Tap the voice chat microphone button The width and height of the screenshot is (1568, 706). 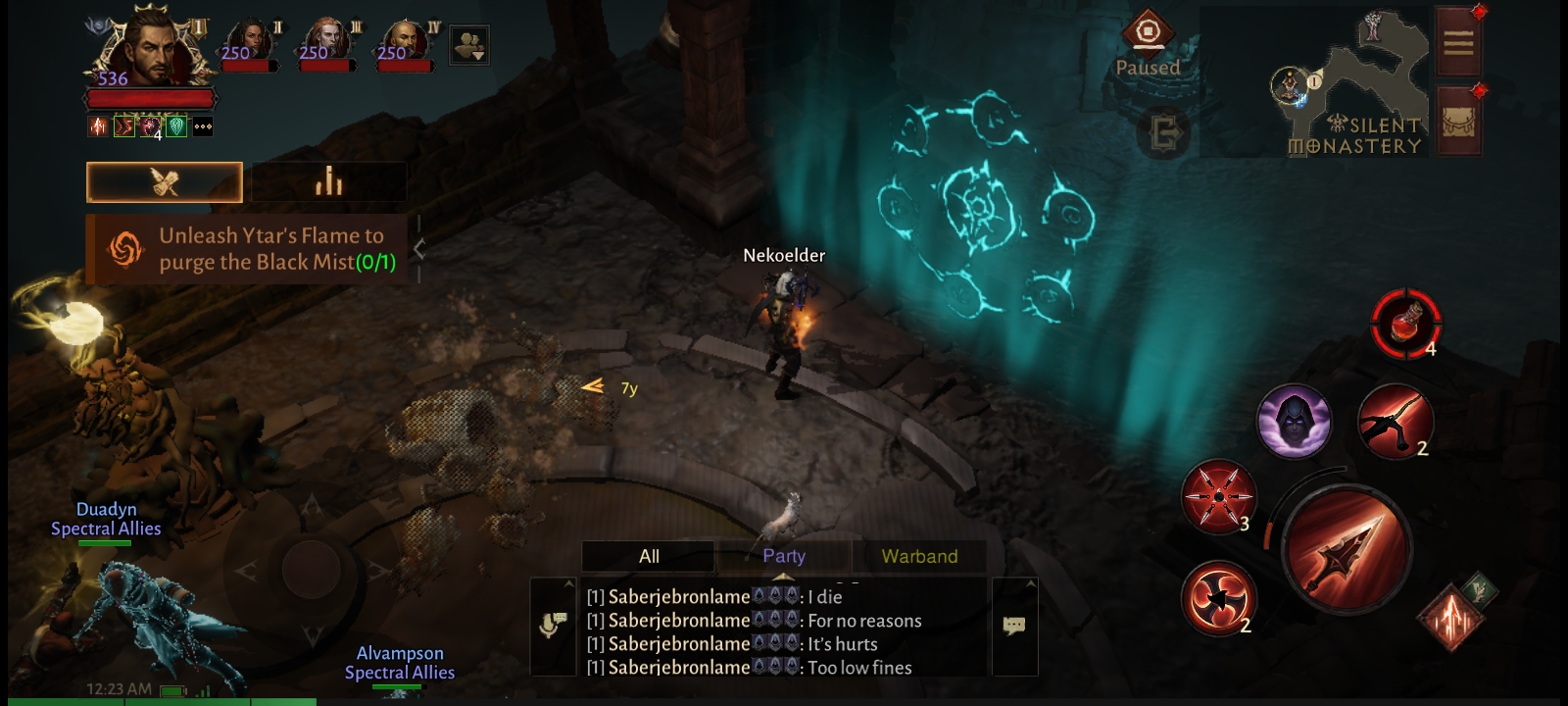coord(553,625)
